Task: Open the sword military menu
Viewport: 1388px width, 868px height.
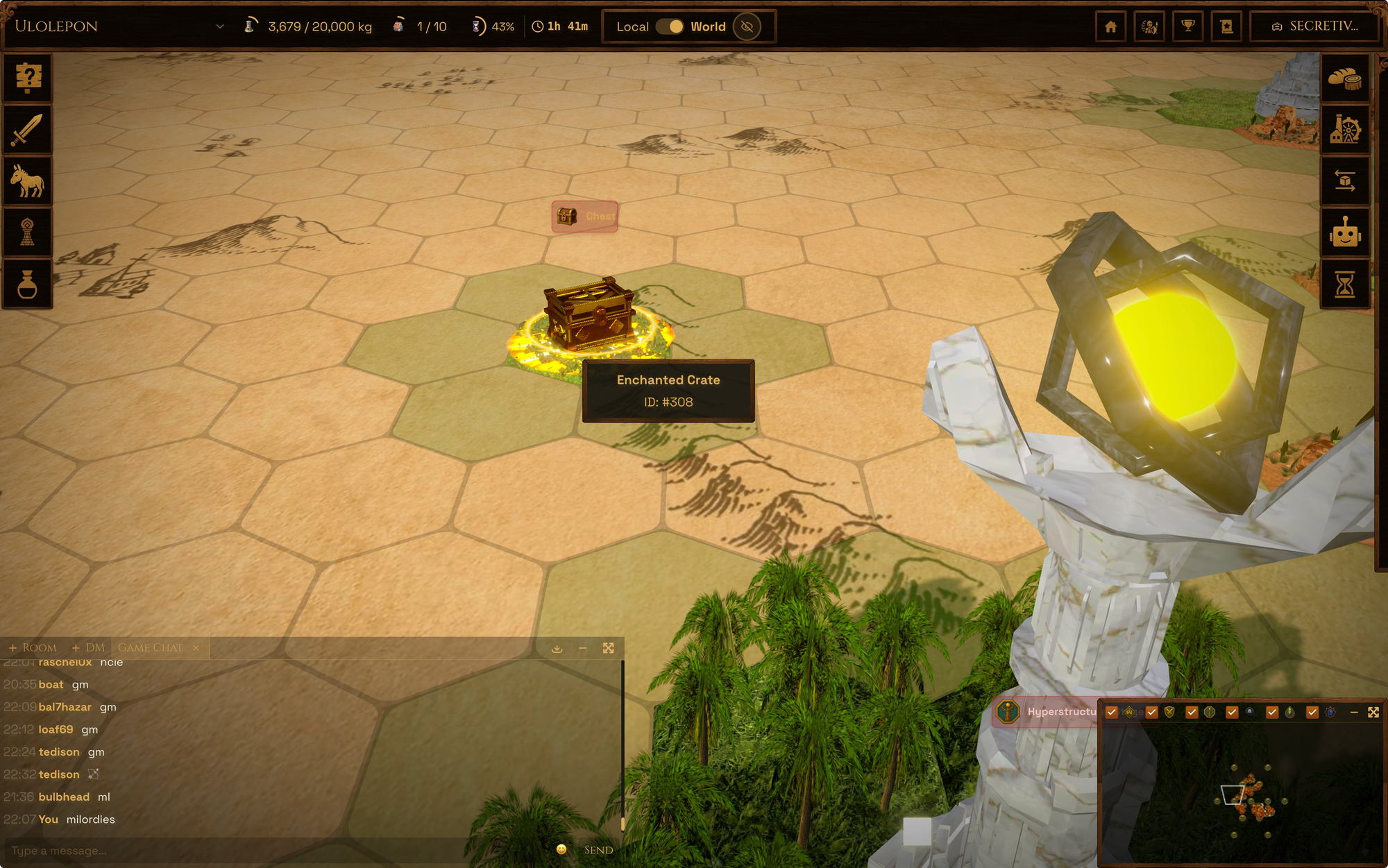Action: pyautogui.click(x=28, y=130)
